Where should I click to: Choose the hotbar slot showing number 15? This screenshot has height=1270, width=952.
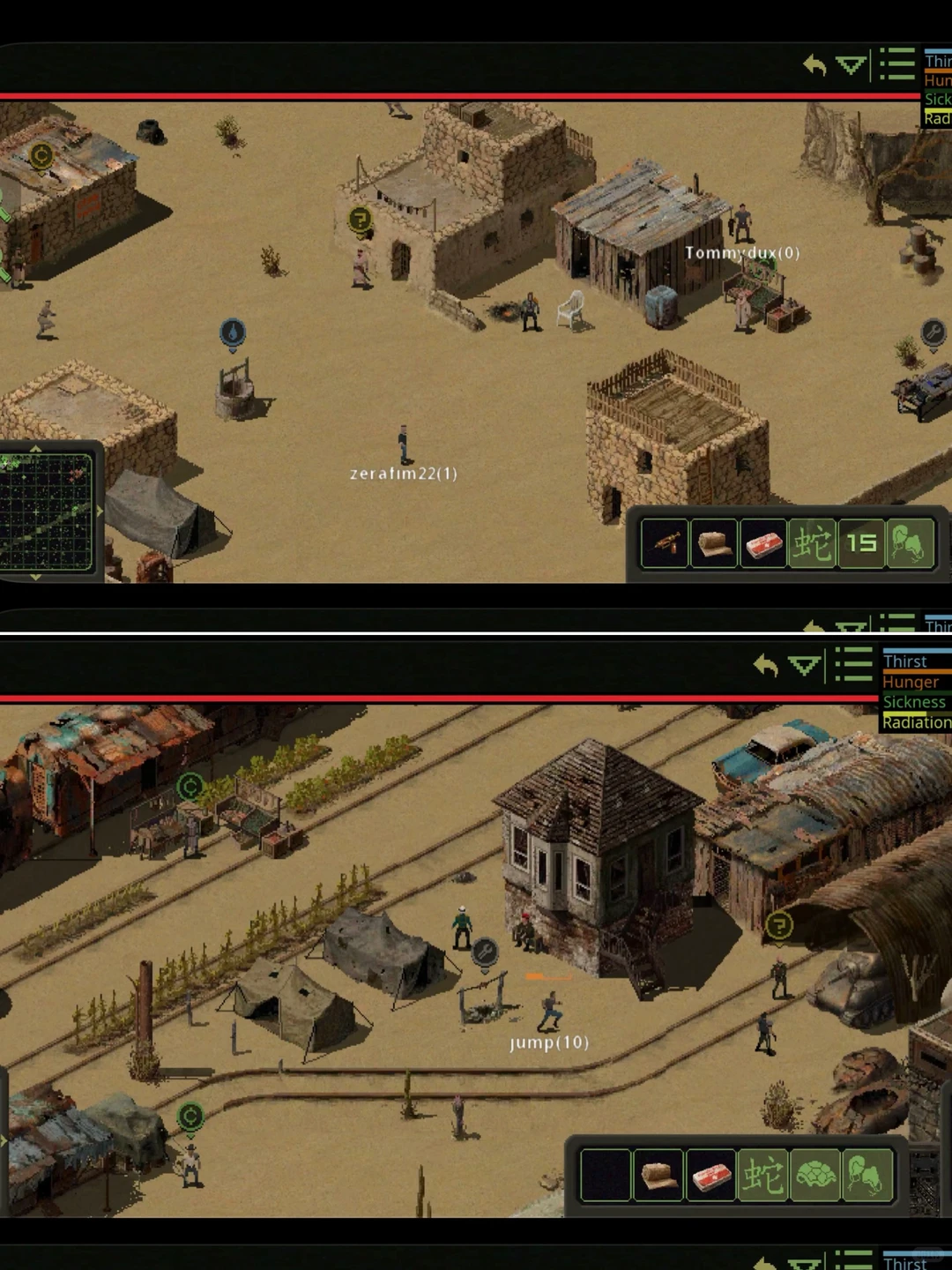[861, 542]
